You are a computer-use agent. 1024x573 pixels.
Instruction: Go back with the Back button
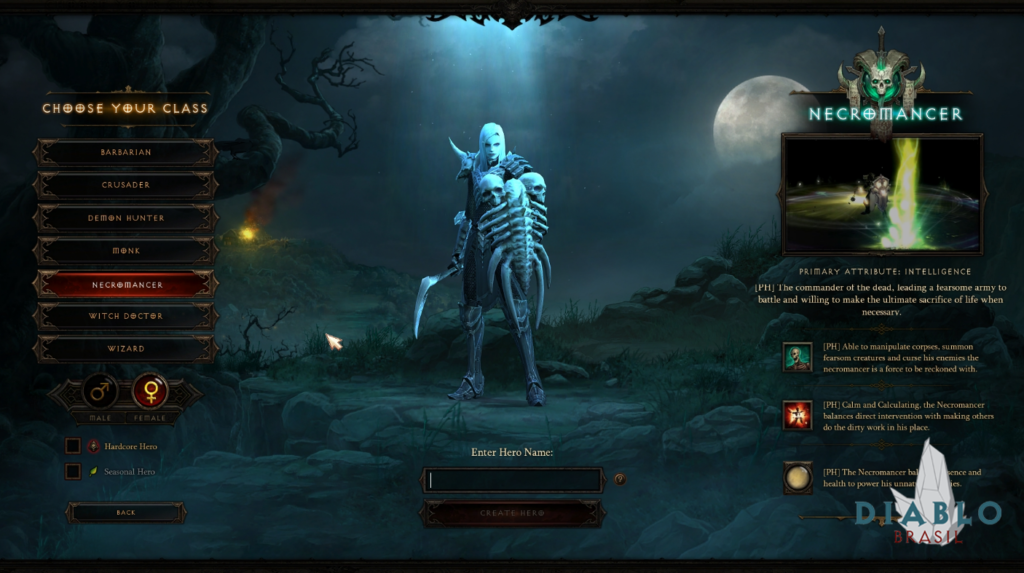126,512
